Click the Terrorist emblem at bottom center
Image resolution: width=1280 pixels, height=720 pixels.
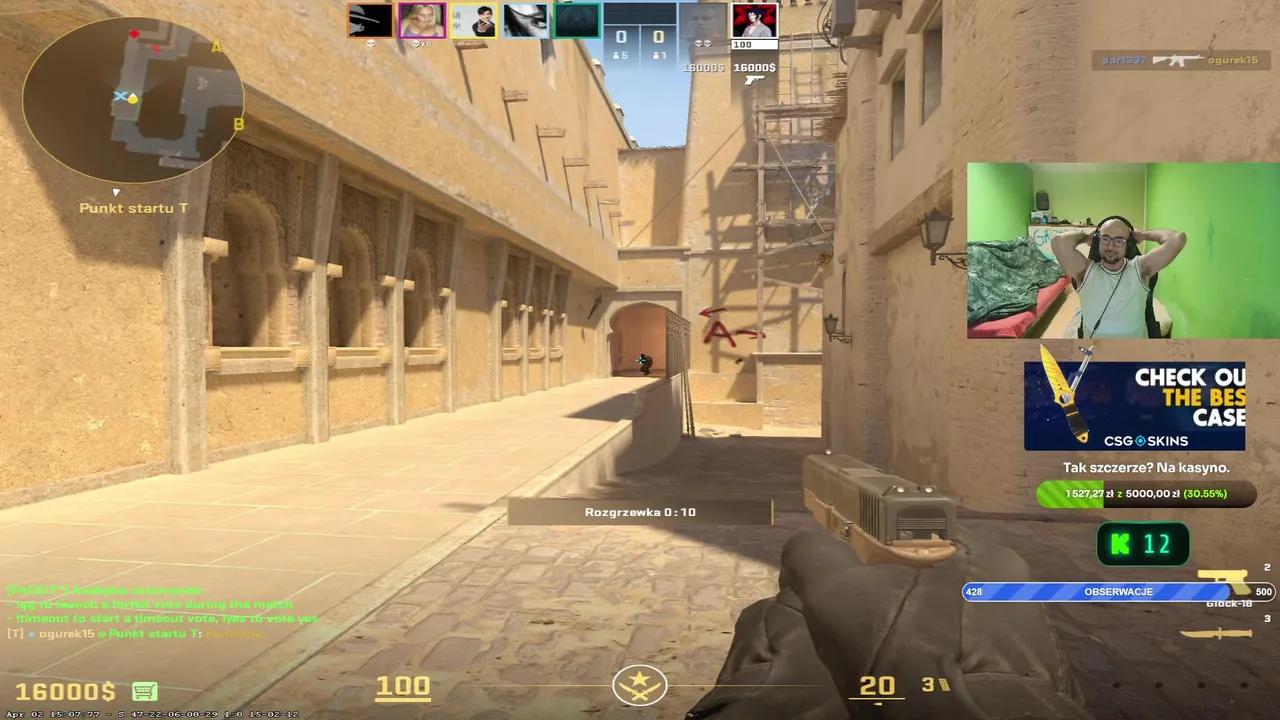[x=640, y=686]
